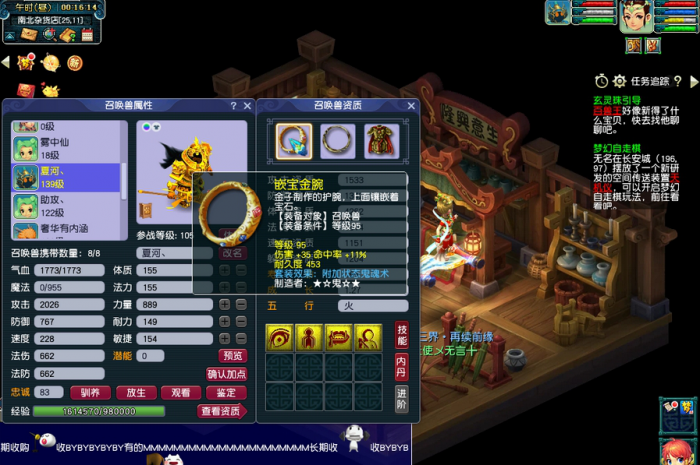Add a point to 力量 strength
Image resolution: width=700 pixels, height=465 pixels.
pos(224,305)
